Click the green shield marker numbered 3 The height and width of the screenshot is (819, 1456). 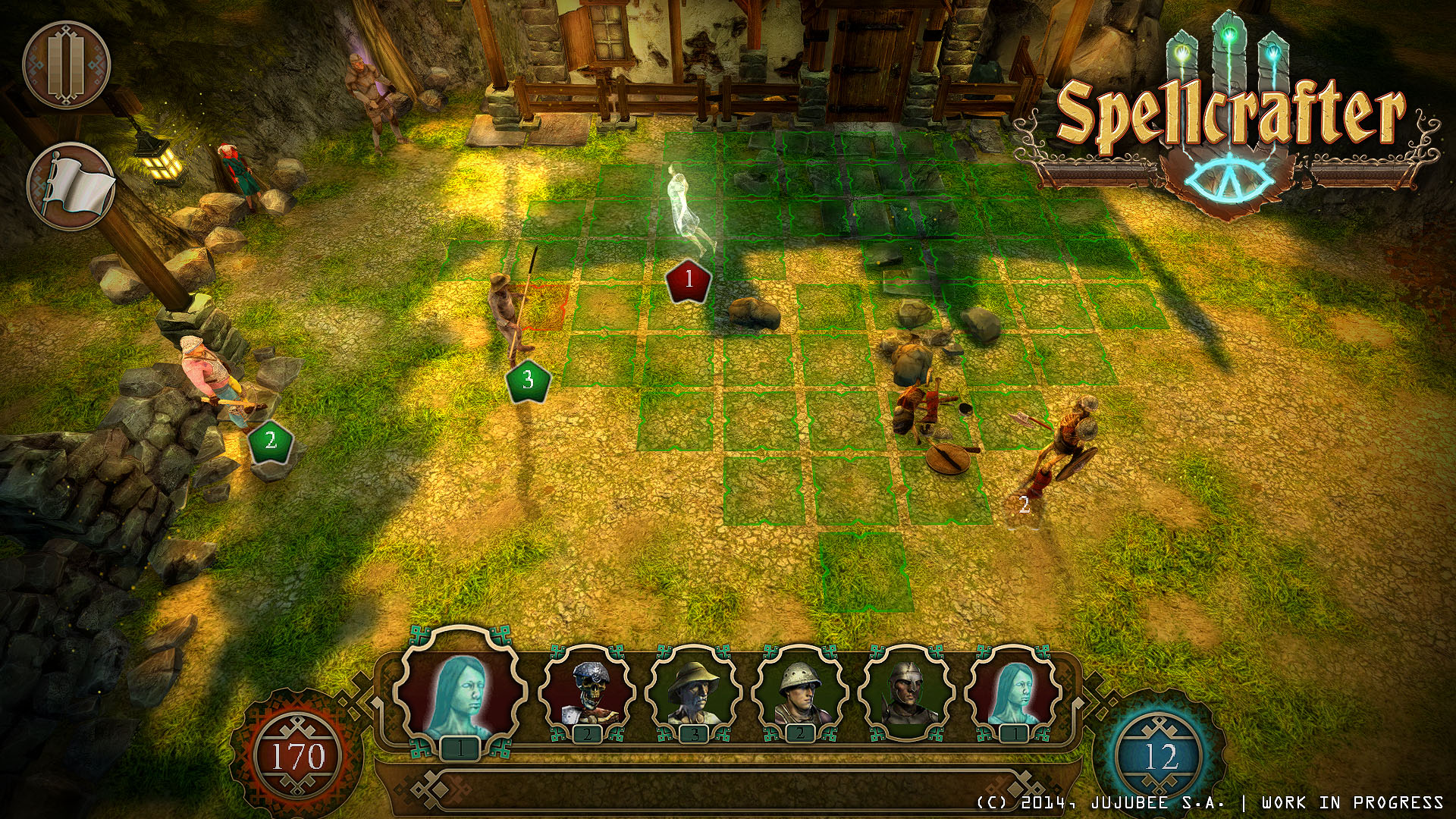point(529,379)
